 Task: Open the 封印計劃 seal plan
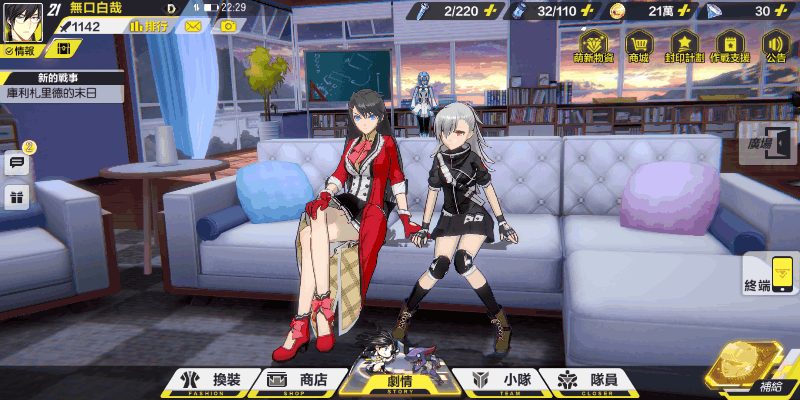pos(684,47)
